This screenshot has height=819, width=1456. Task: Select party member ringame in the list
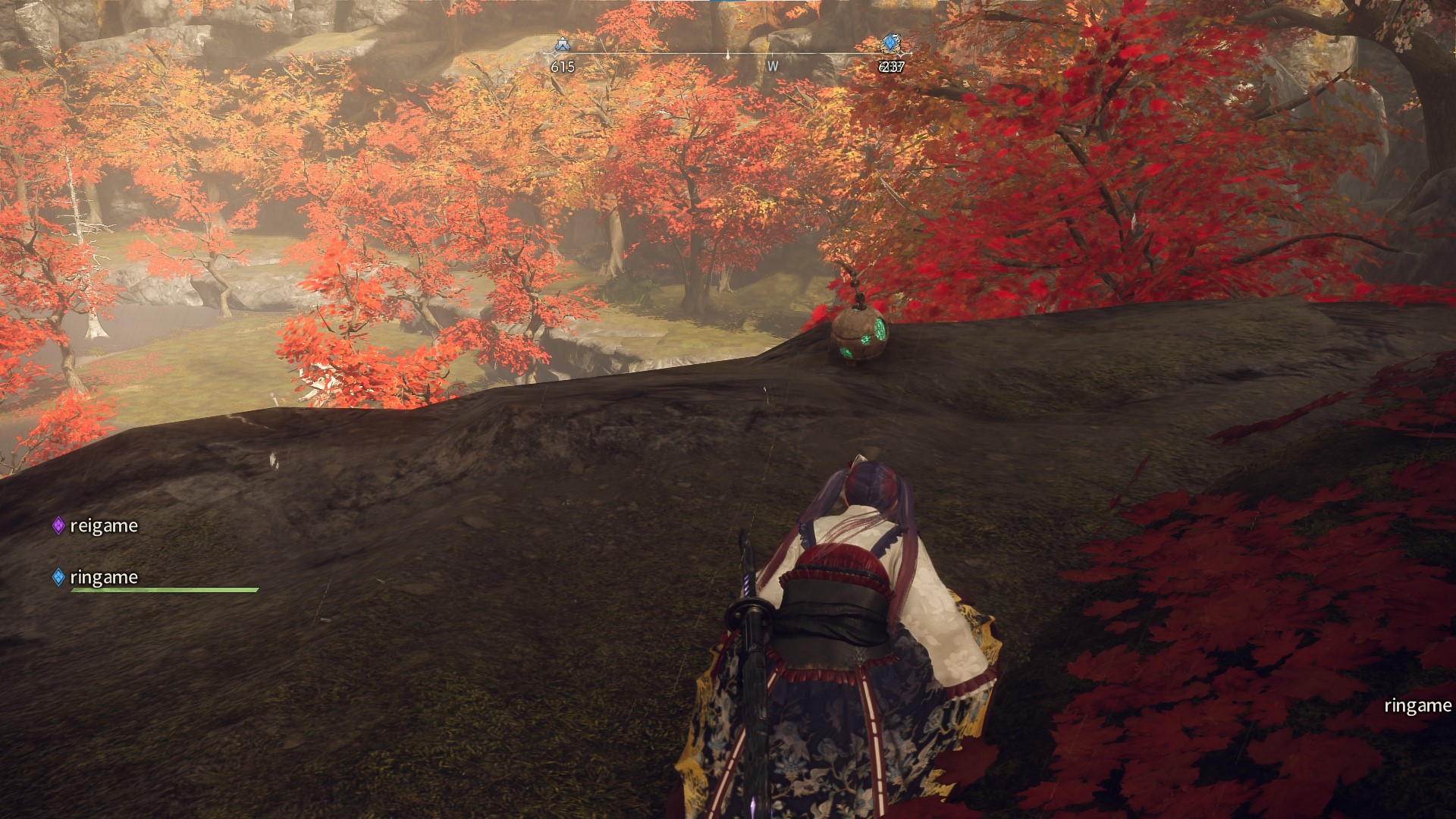tap(103, 577)
